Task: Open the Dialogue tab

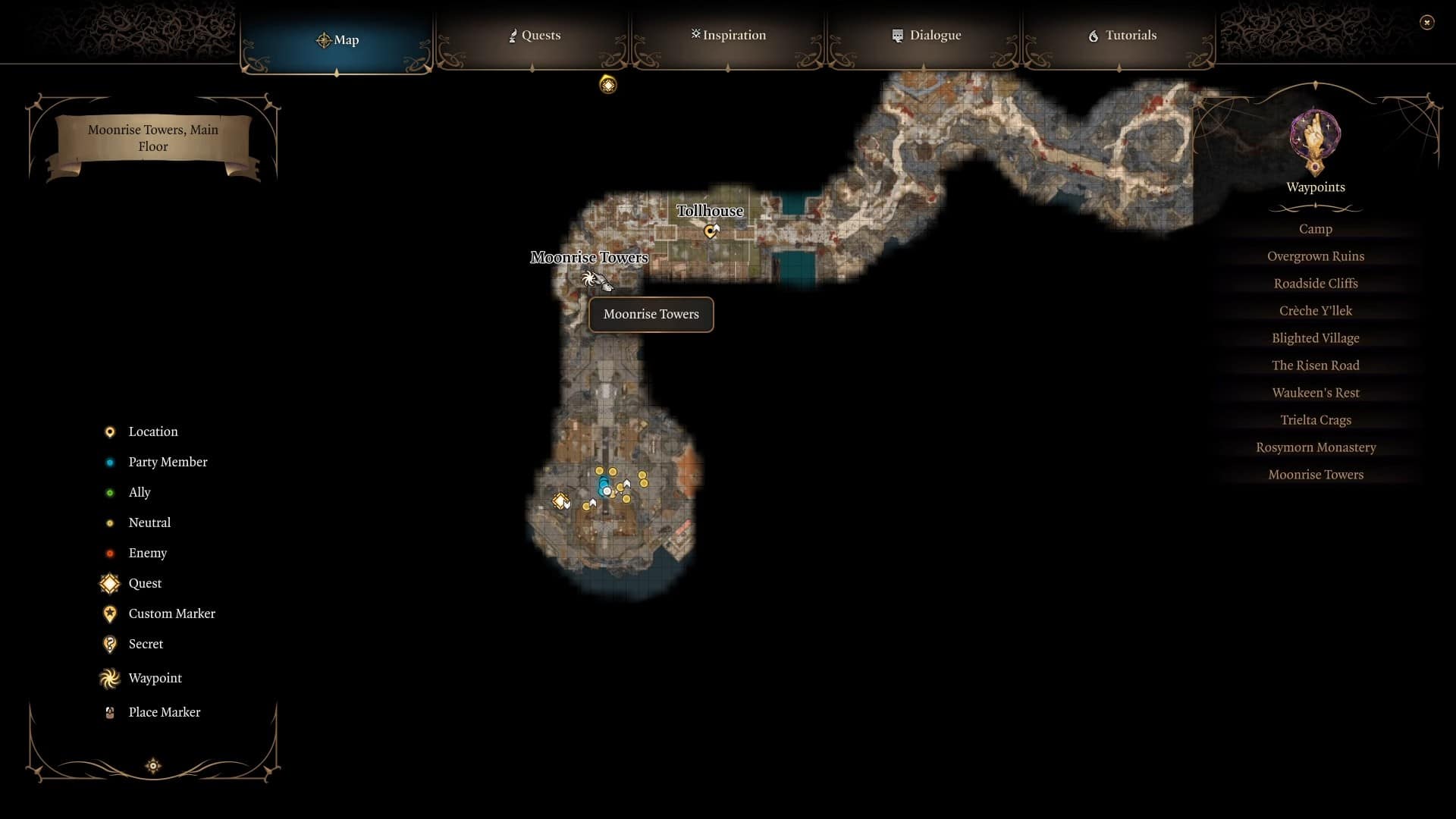Action: (x=926, y=35)
